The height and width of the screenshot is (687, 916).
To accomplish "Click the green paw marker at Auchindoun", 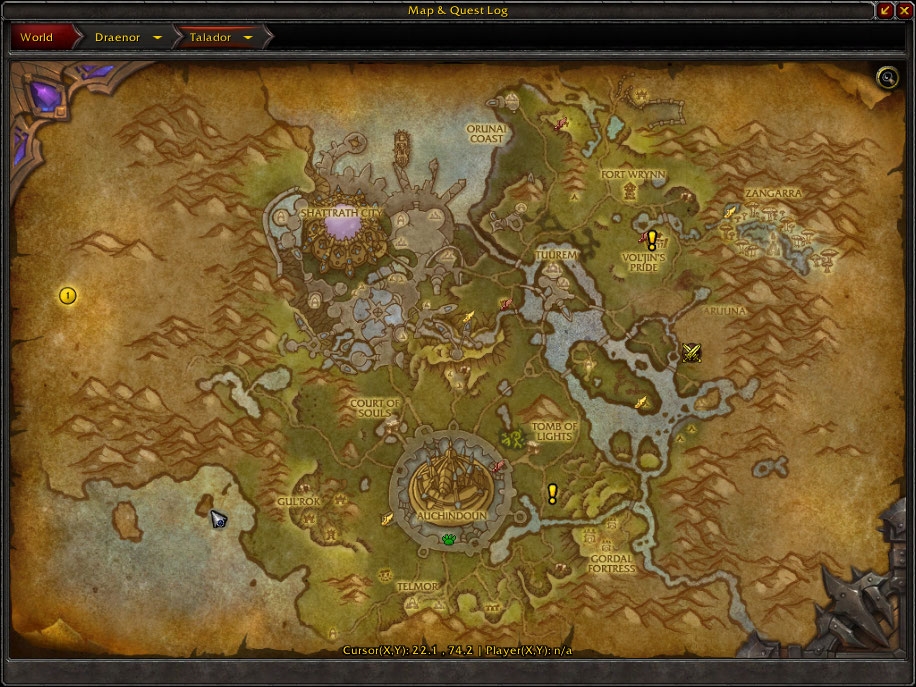I will 449,540.
